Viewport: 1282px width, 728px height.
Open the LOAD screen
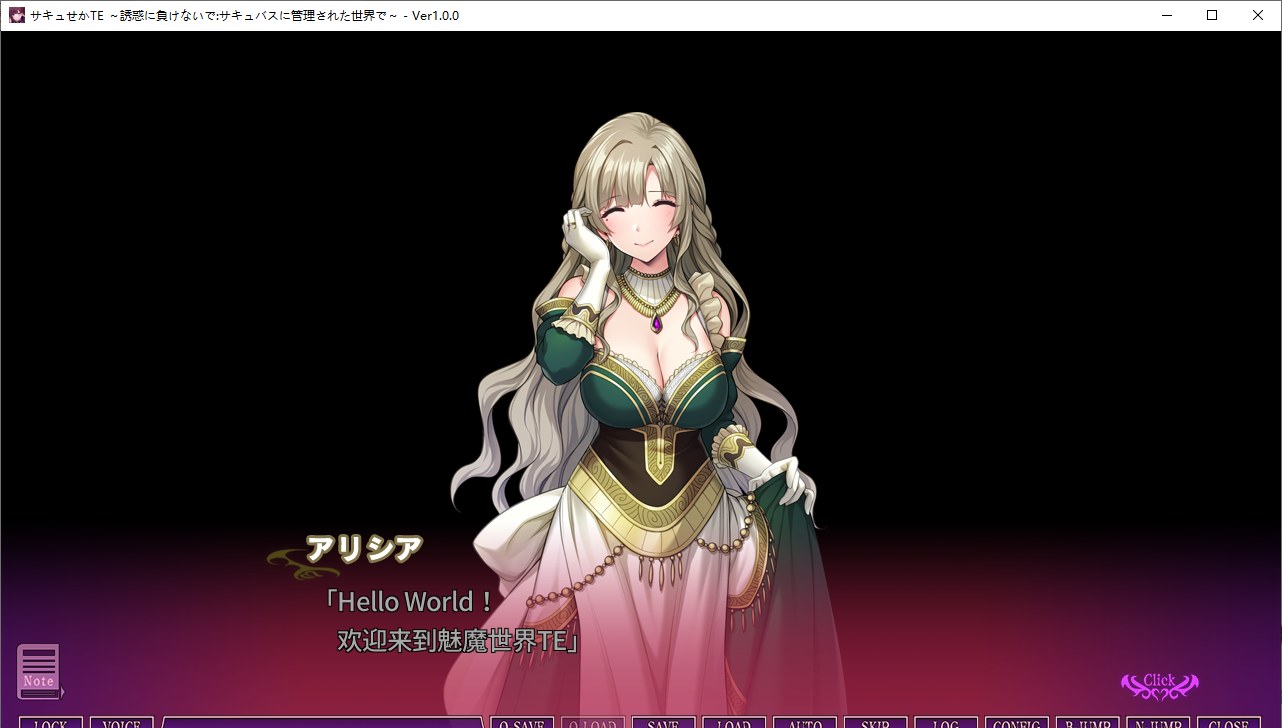[x=733, y=723]
